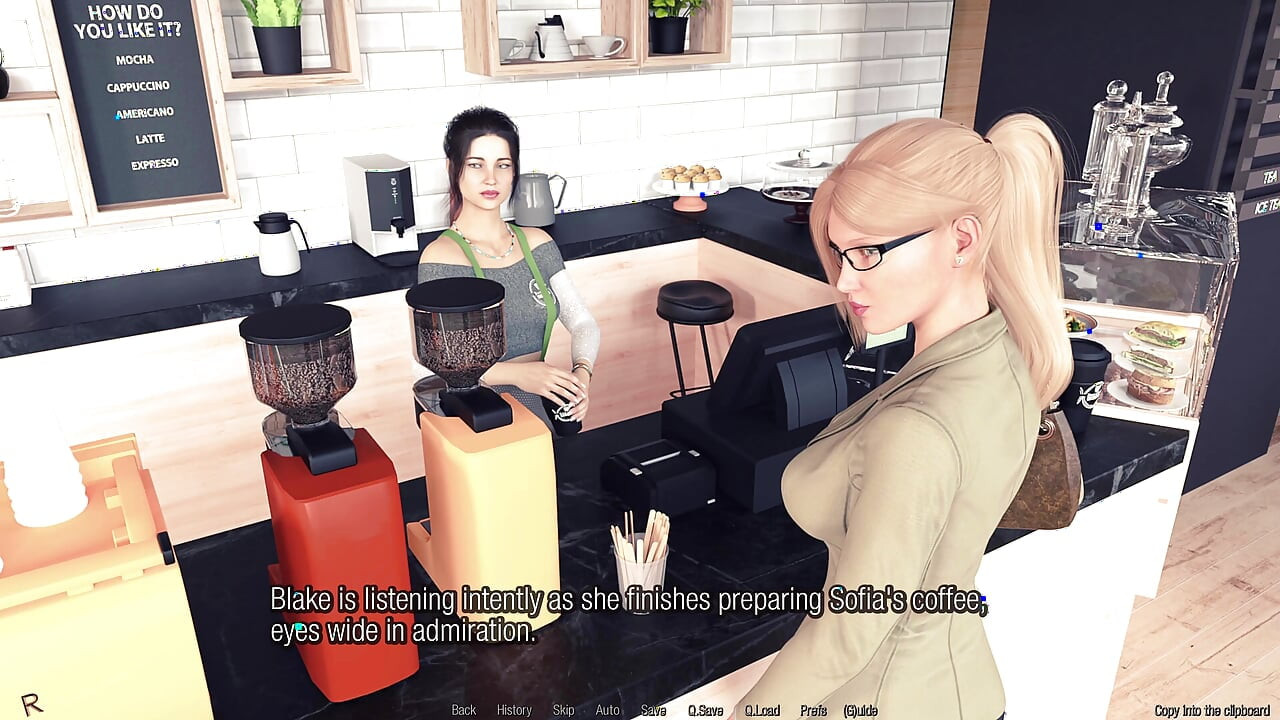Open the History screen

coord(513,710)
